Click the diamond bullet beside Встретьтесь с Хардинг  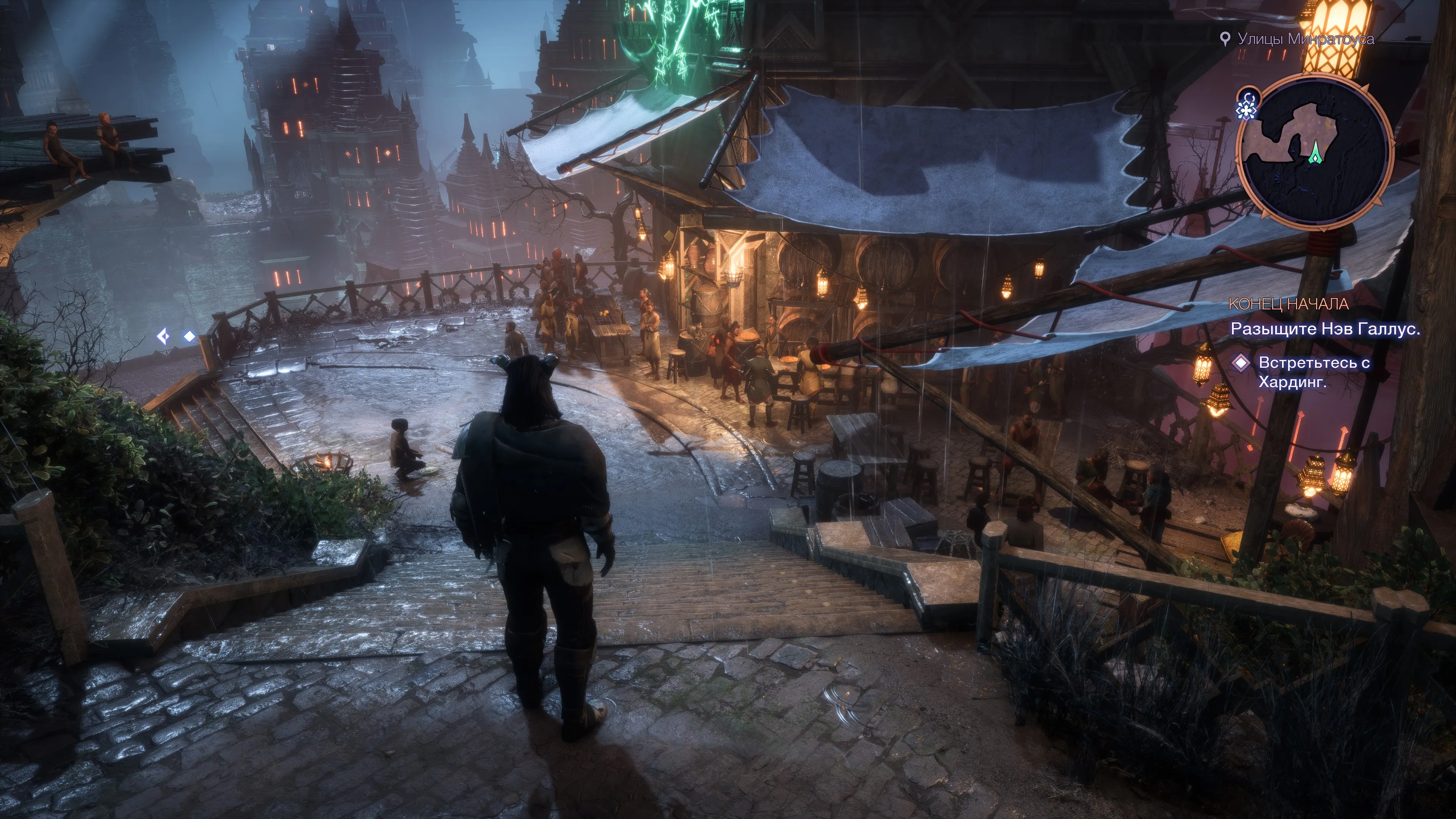(1241, 363)
